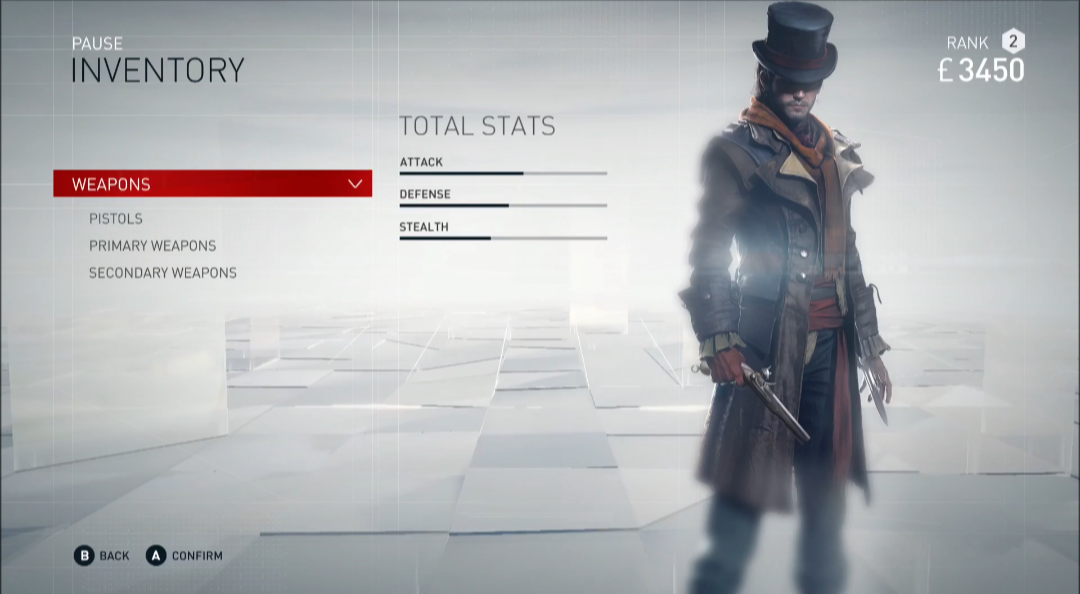
Task: Select Primary Weapons entry
Action: (x=152, y=246)
